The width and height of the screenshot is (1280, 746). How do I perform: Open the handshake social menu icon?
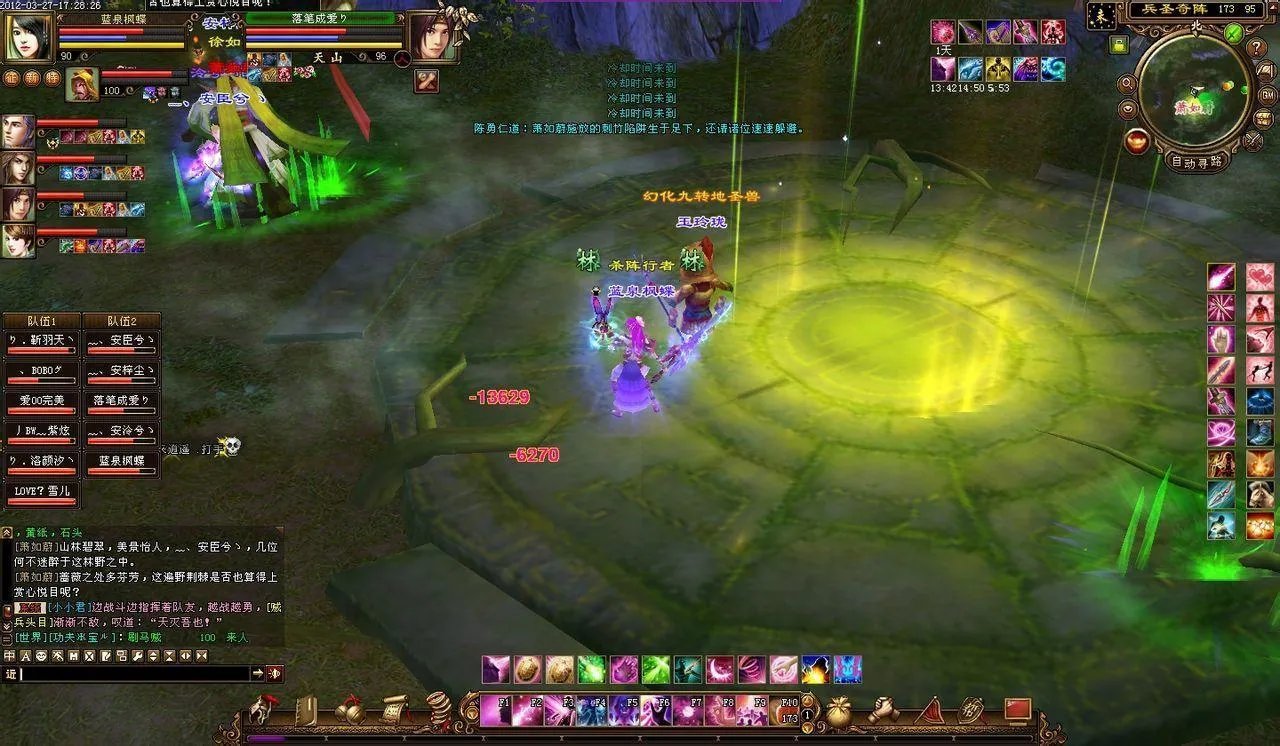(x=883, y=709)
